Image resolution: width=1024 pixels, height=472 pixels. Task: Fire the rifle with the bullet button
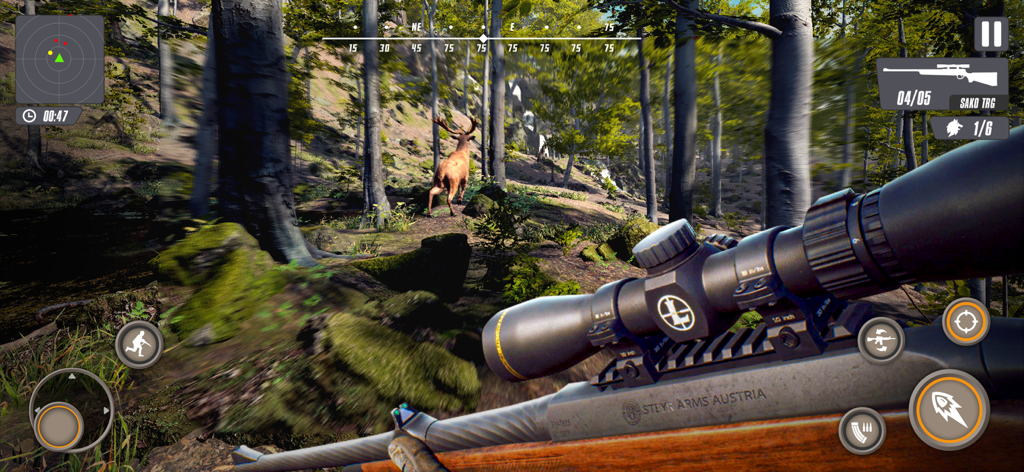coord(948,409)
